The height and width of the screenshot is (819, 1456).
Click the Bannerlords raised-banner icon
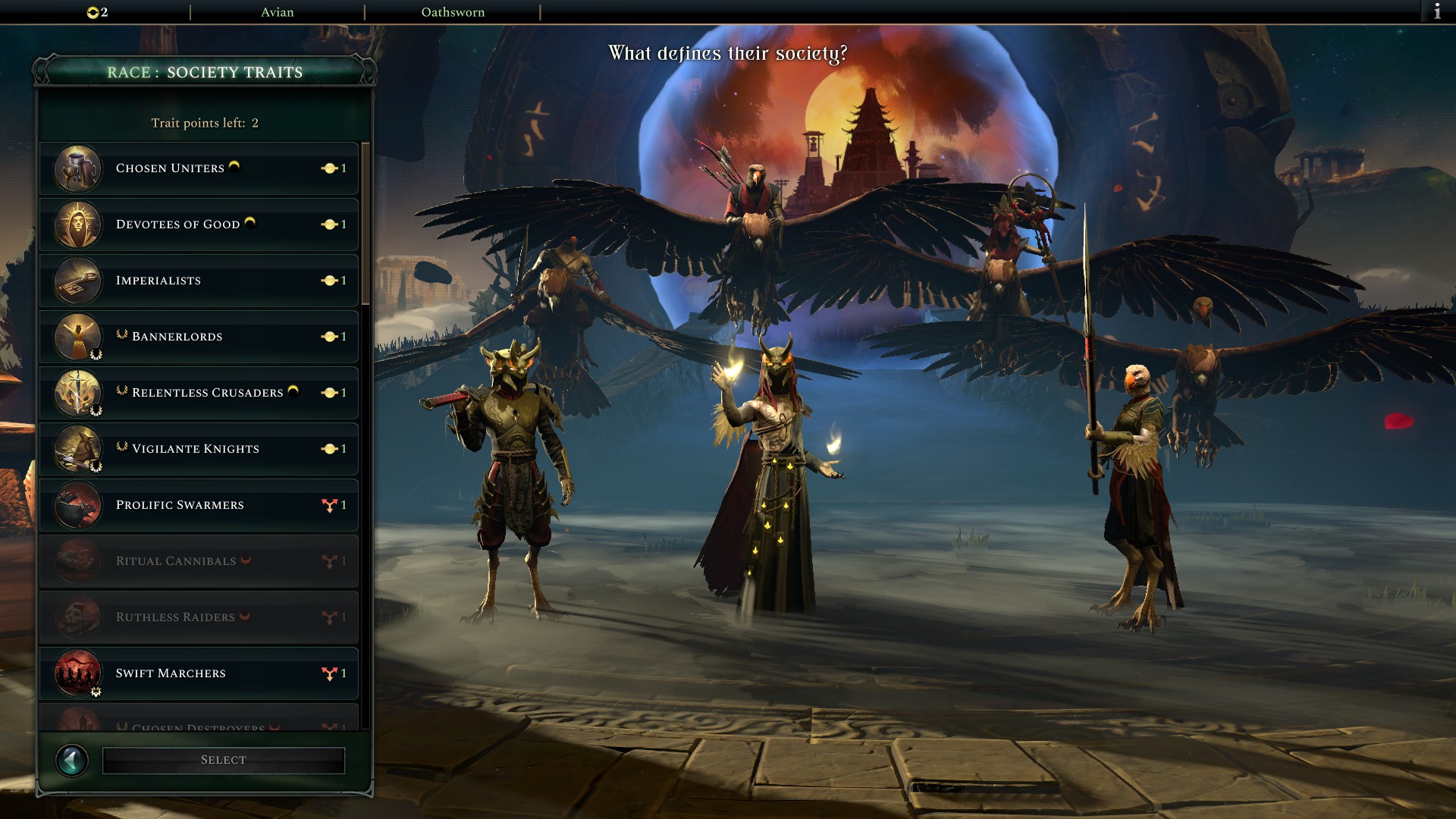[x=77, y=337]
